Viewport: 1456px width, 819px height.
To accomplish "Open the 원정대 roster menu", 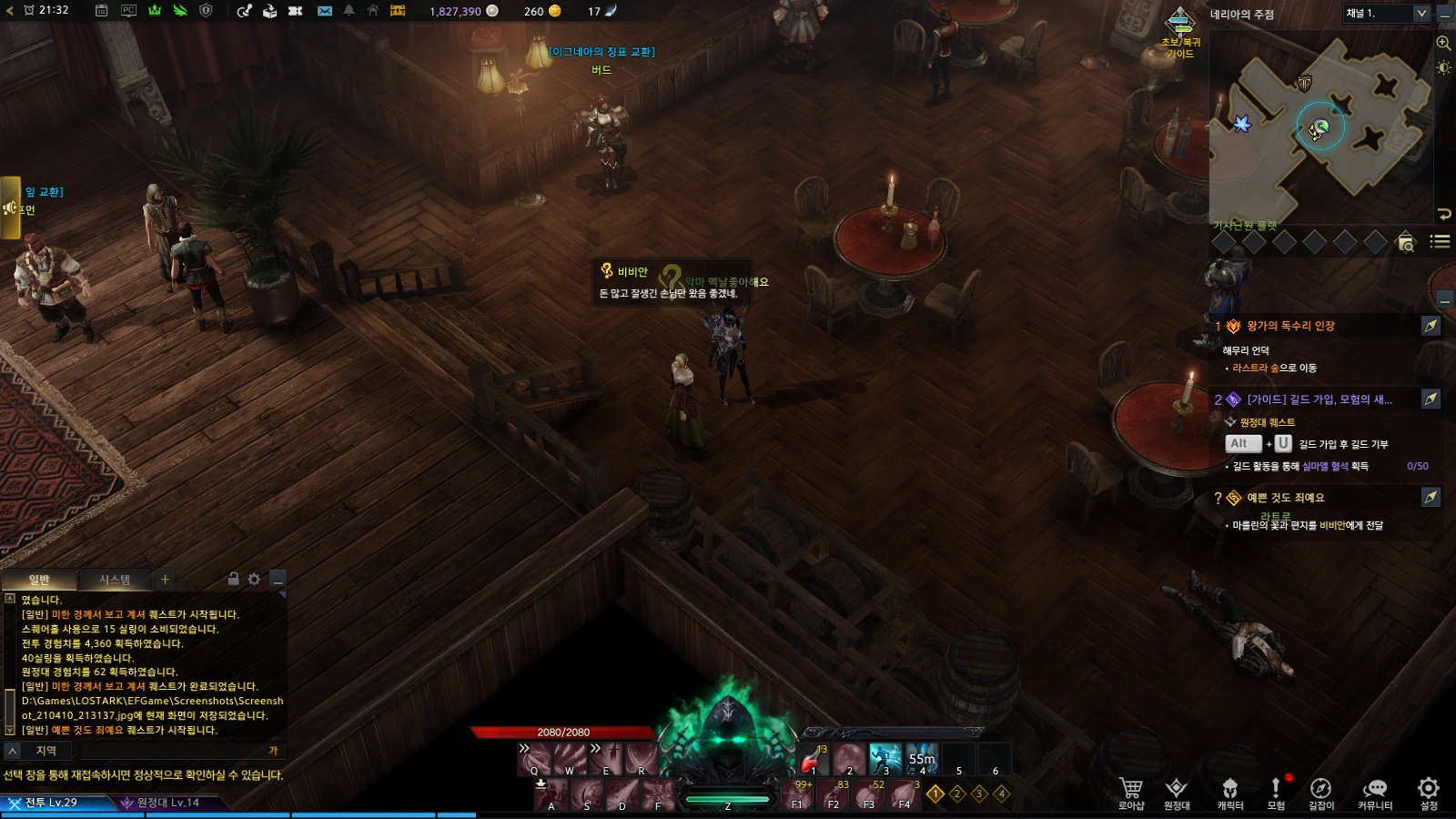I will (x=1177, y=792).
